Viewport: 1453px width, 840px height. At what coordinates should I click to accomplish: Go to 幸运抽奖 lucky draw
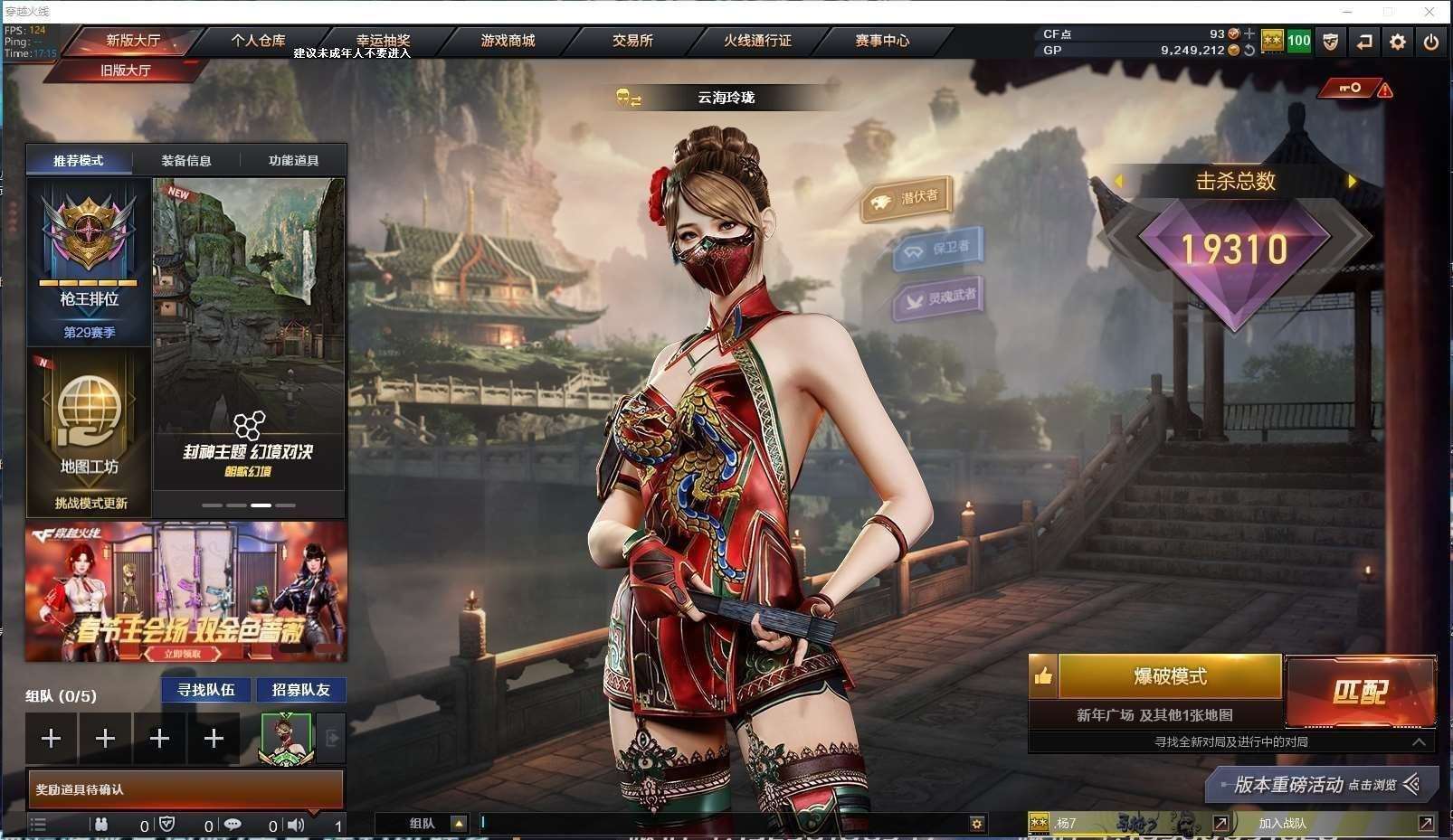click(x=383, y=41)
